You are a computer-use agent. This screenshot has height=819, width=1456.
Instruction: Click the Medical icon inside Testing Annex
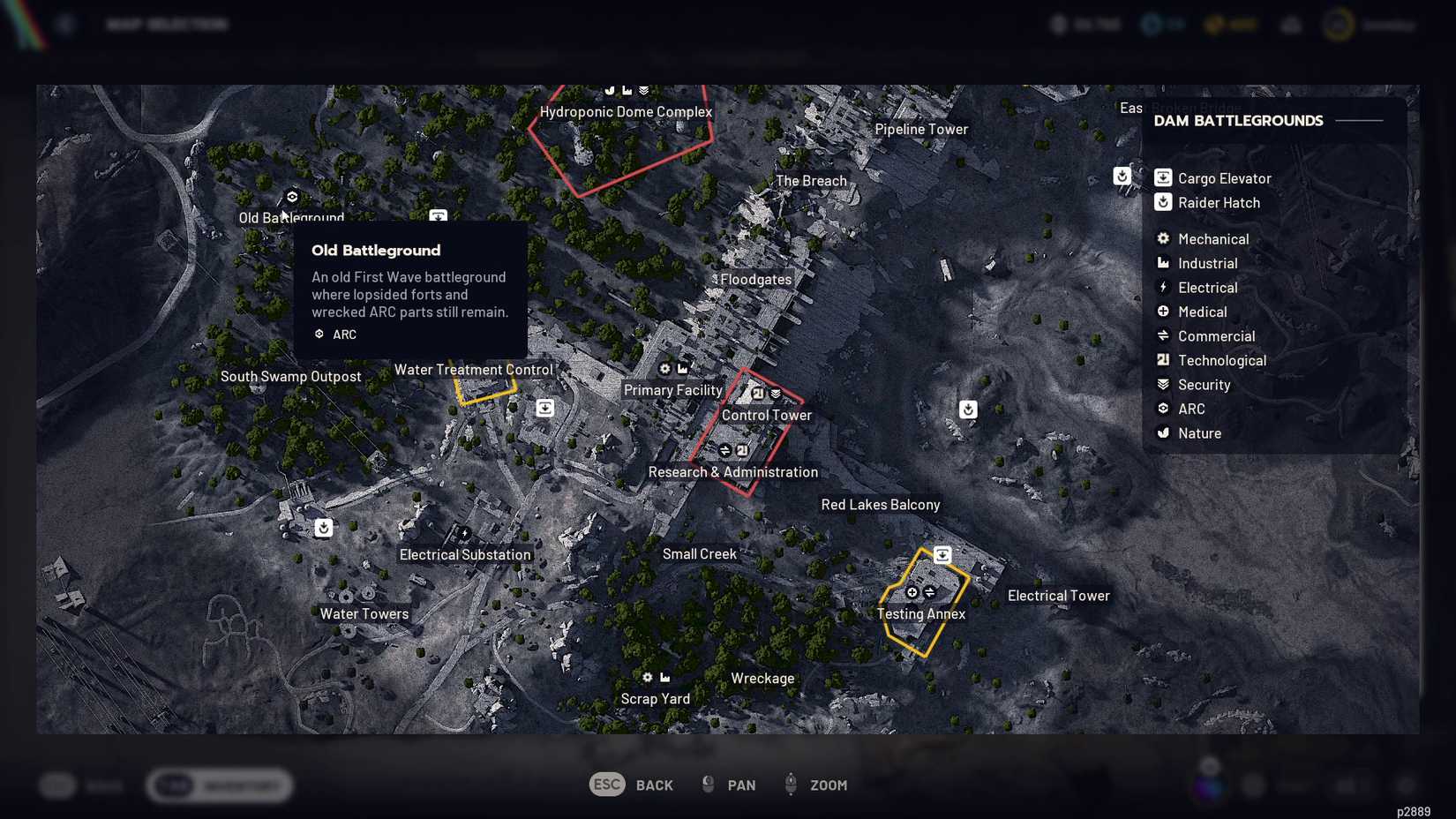(912, 592)
